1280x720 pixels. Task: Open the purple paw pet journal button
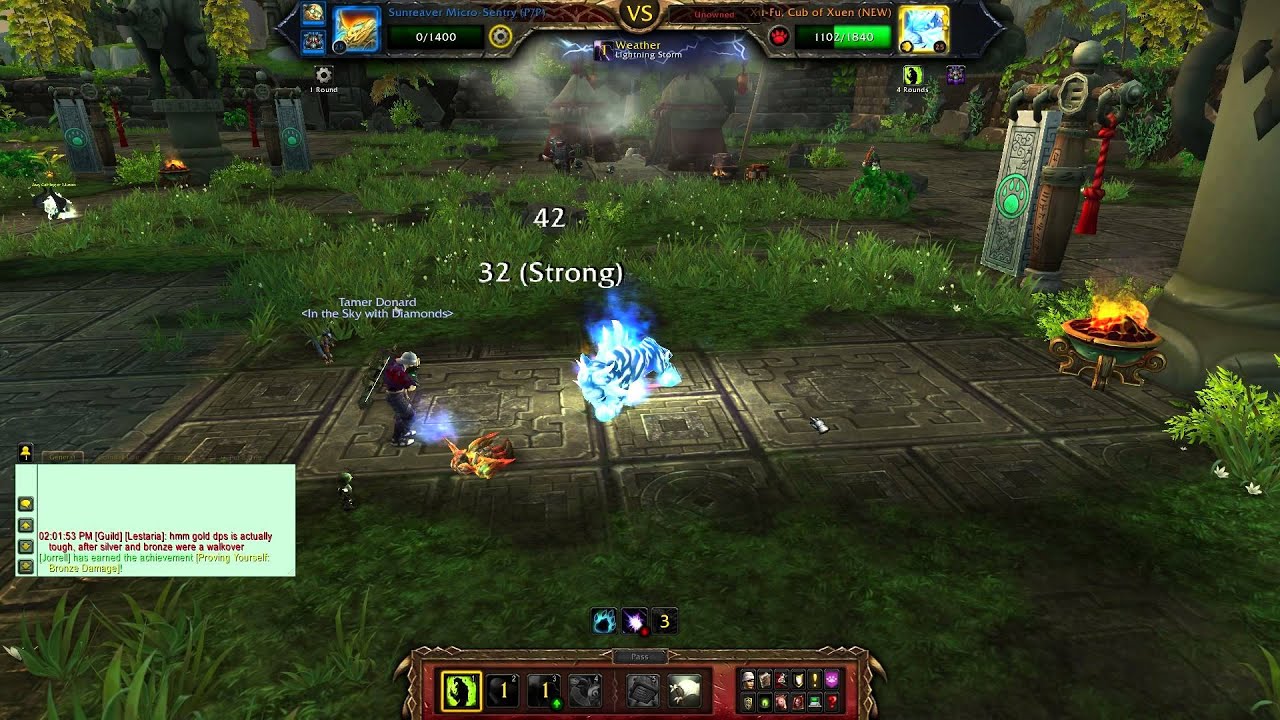click(x=831, y=680)
